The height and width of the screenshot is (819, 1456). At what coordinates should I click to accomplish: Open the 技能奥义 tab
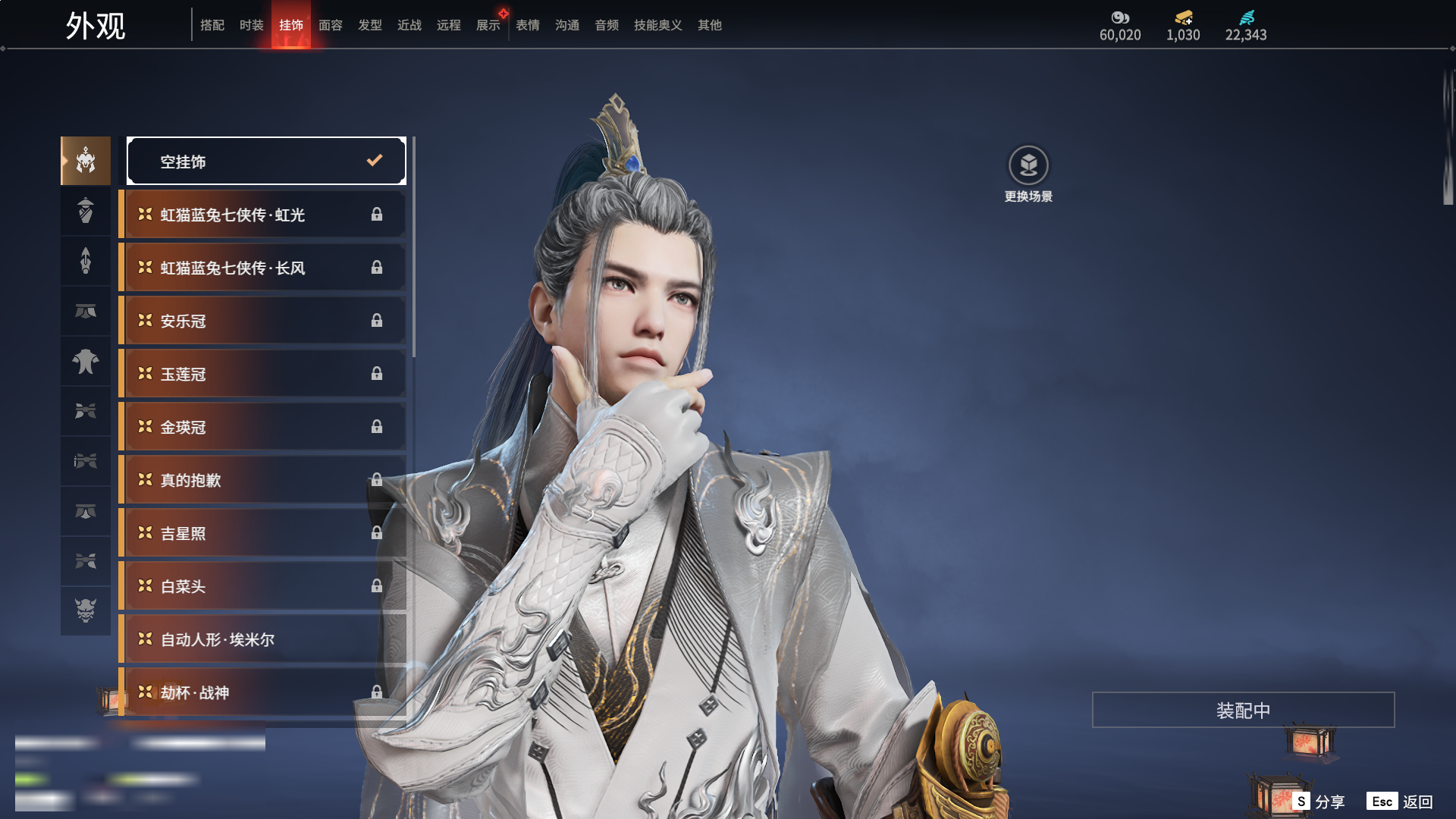click(657, 25)
